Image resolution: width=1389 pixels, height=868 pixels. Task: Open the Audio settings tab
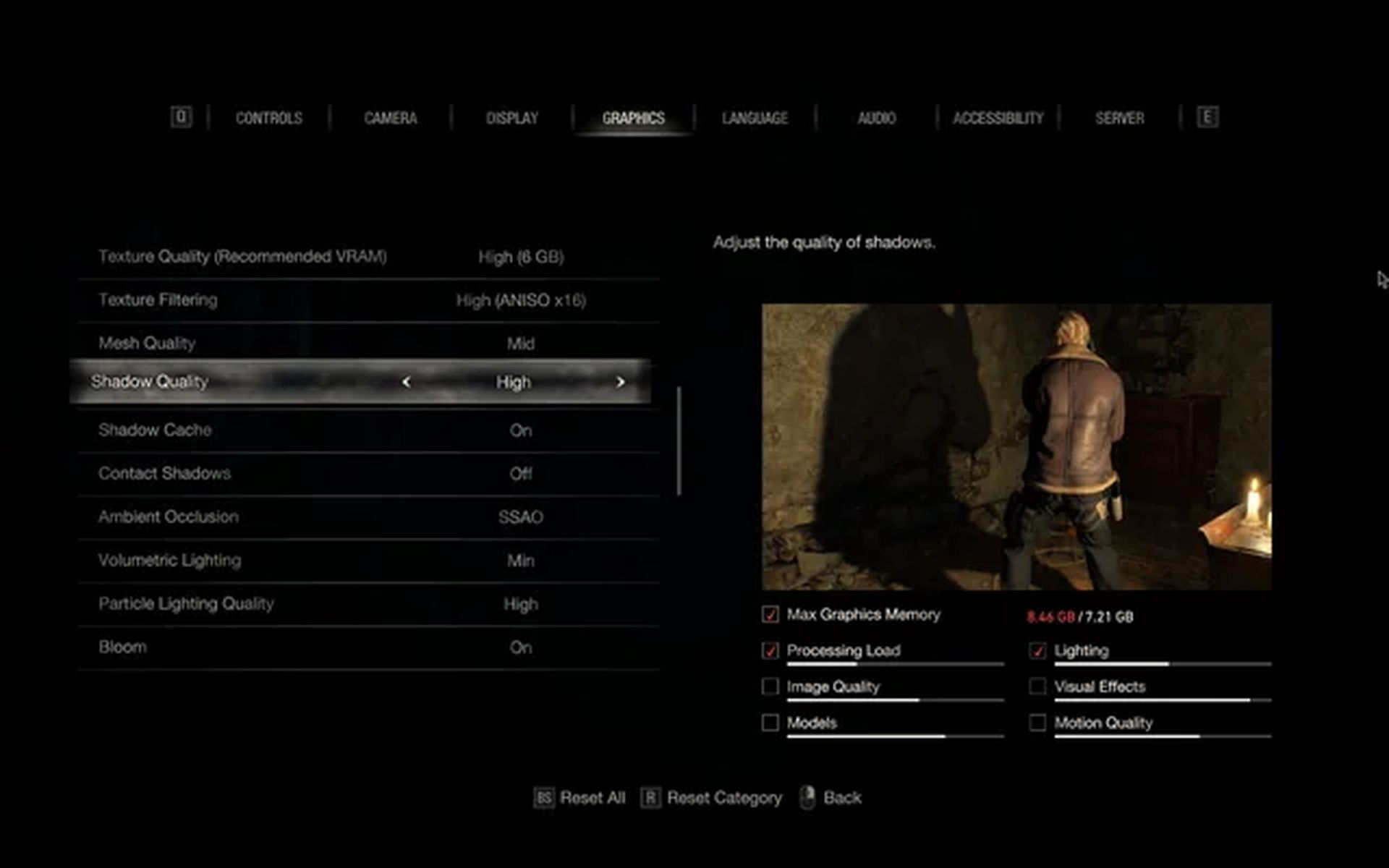(x=876, y=118)
